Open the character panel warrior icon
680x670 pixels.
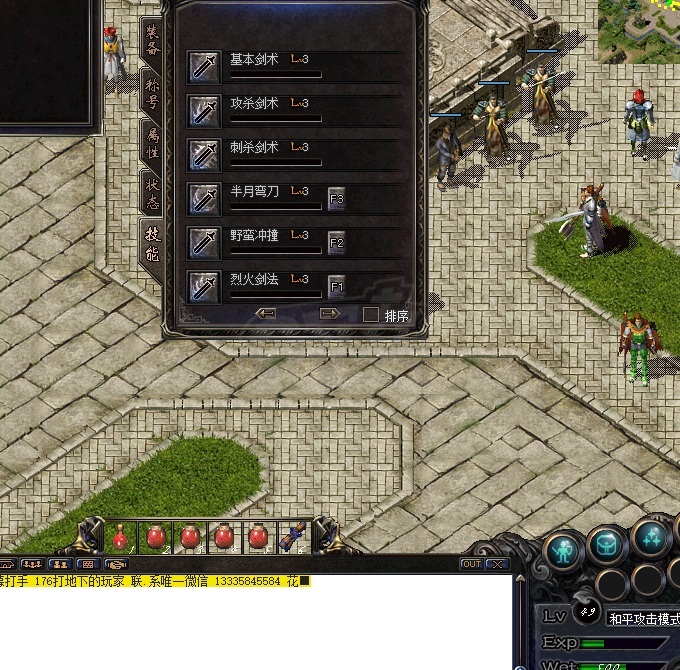(x=565, y=548)
